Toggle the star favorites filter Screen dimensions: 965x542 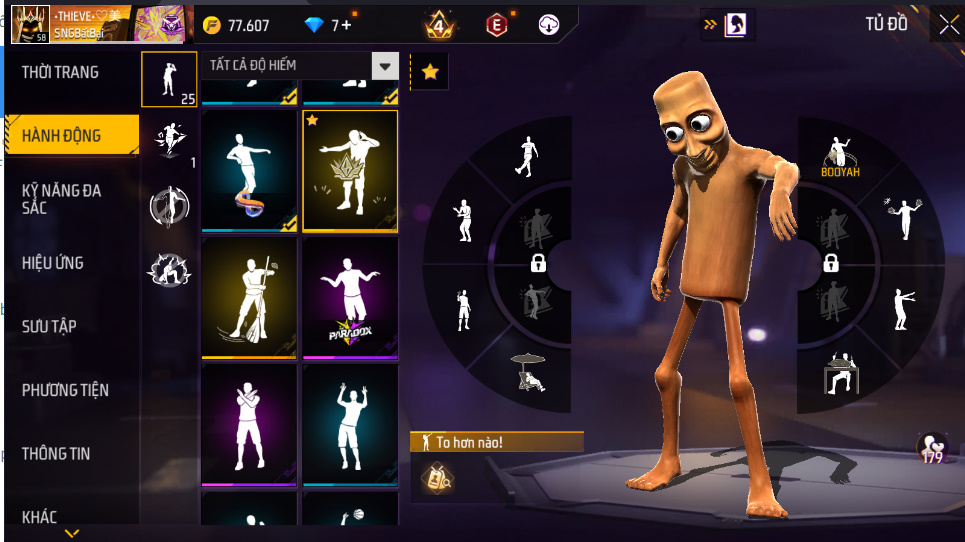[x=429, y=71]
